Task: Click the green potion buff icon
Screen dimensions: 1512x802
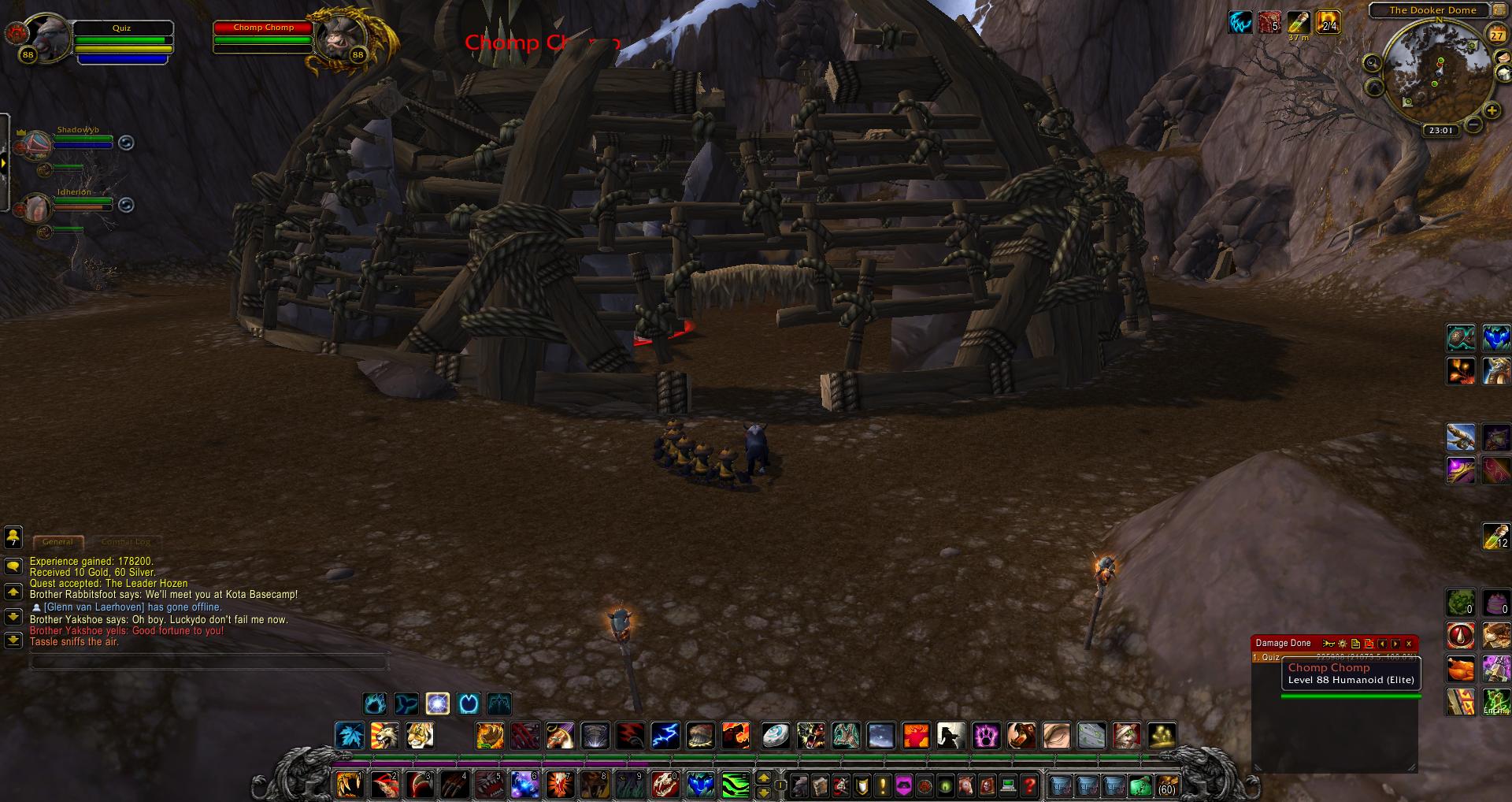Action: (x=1298, y=22)
